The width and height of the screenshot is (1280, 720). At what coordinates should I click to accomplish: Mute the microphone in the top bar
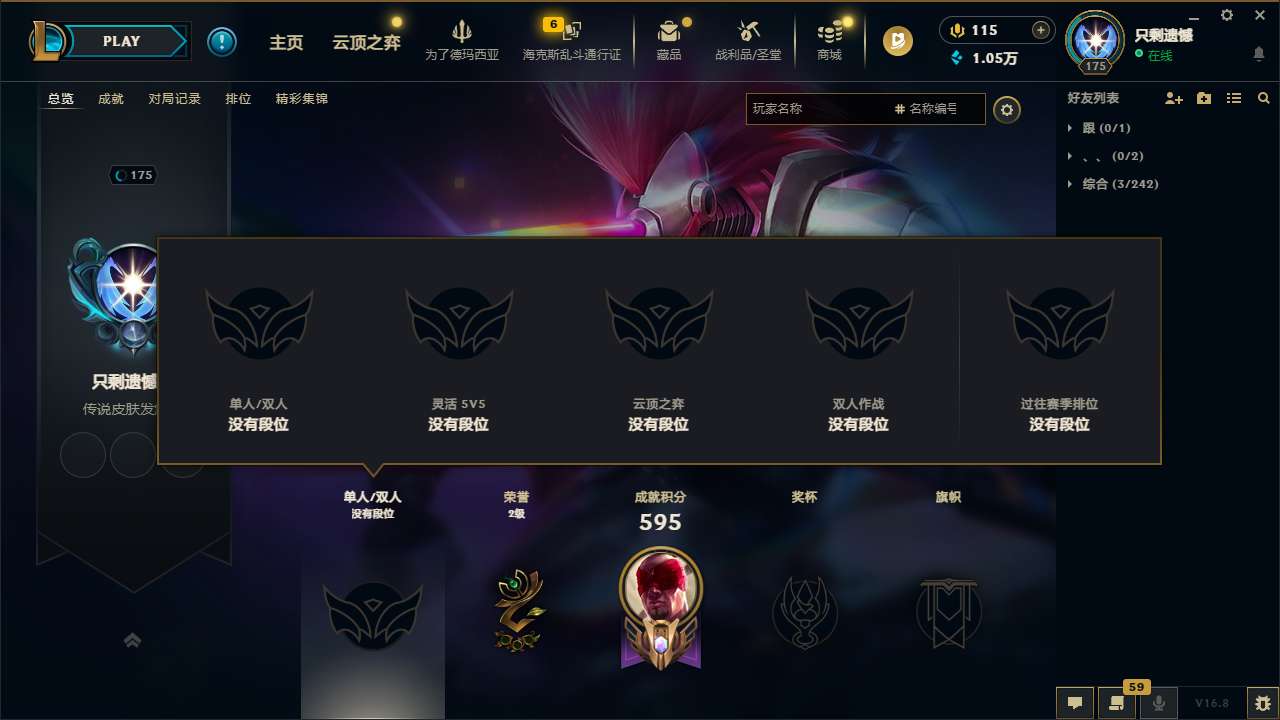click(955, 30)
